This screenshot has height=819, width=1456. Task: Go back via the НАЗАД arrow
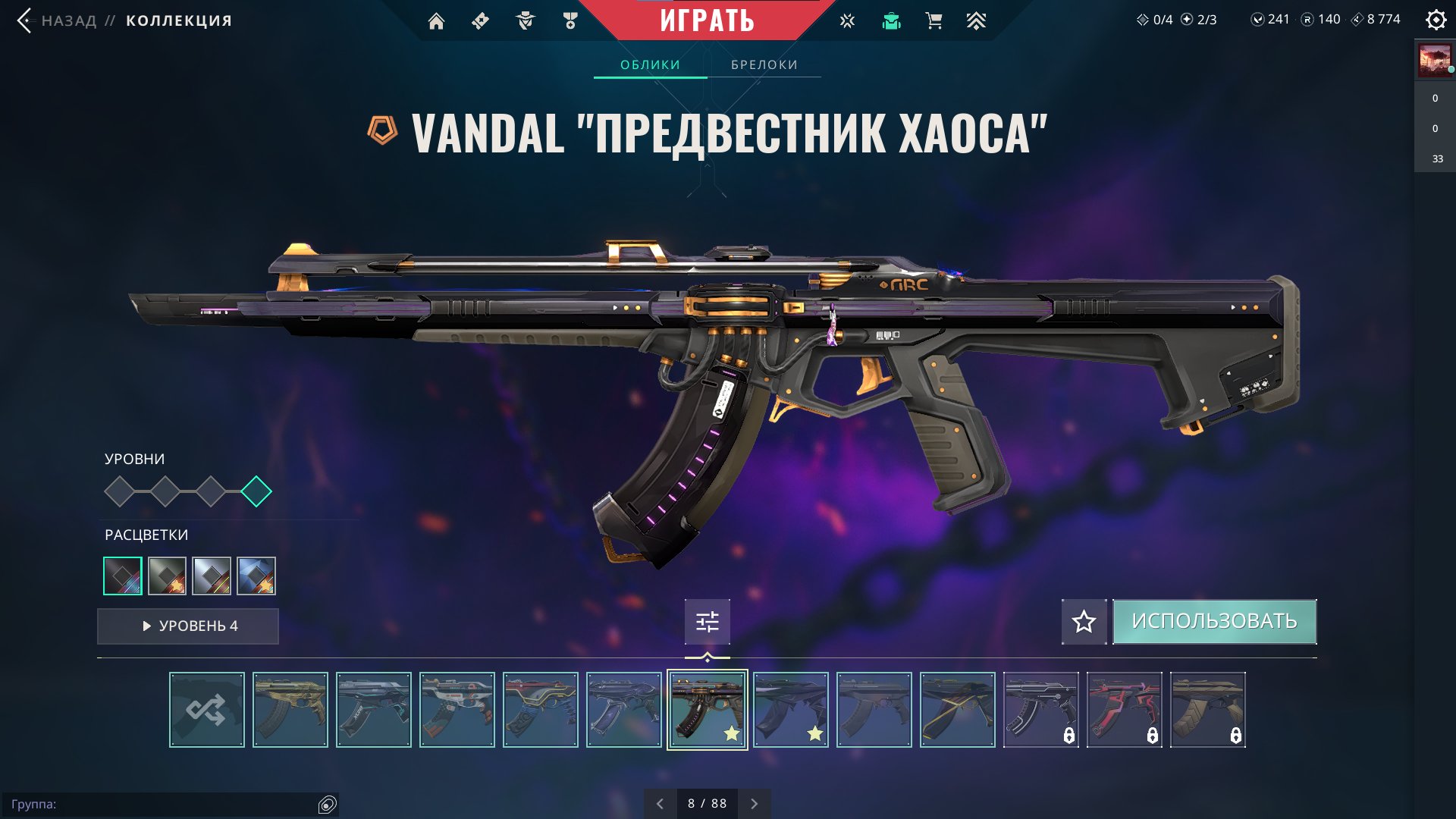(x=25, y=20)
